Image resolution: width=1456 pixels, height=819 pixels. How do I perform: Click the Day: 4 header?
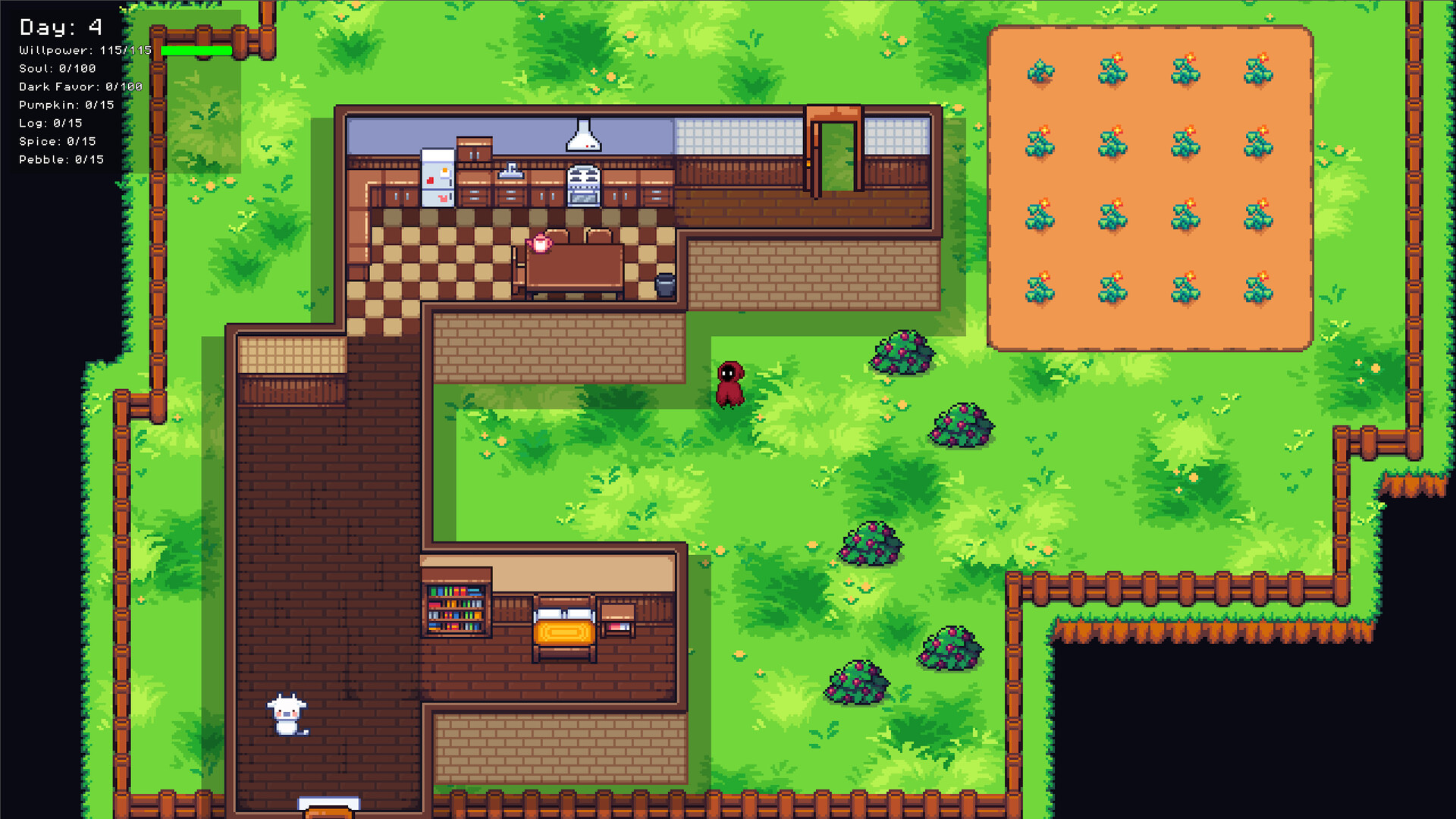pyautogui.click(x=59, y=26)
